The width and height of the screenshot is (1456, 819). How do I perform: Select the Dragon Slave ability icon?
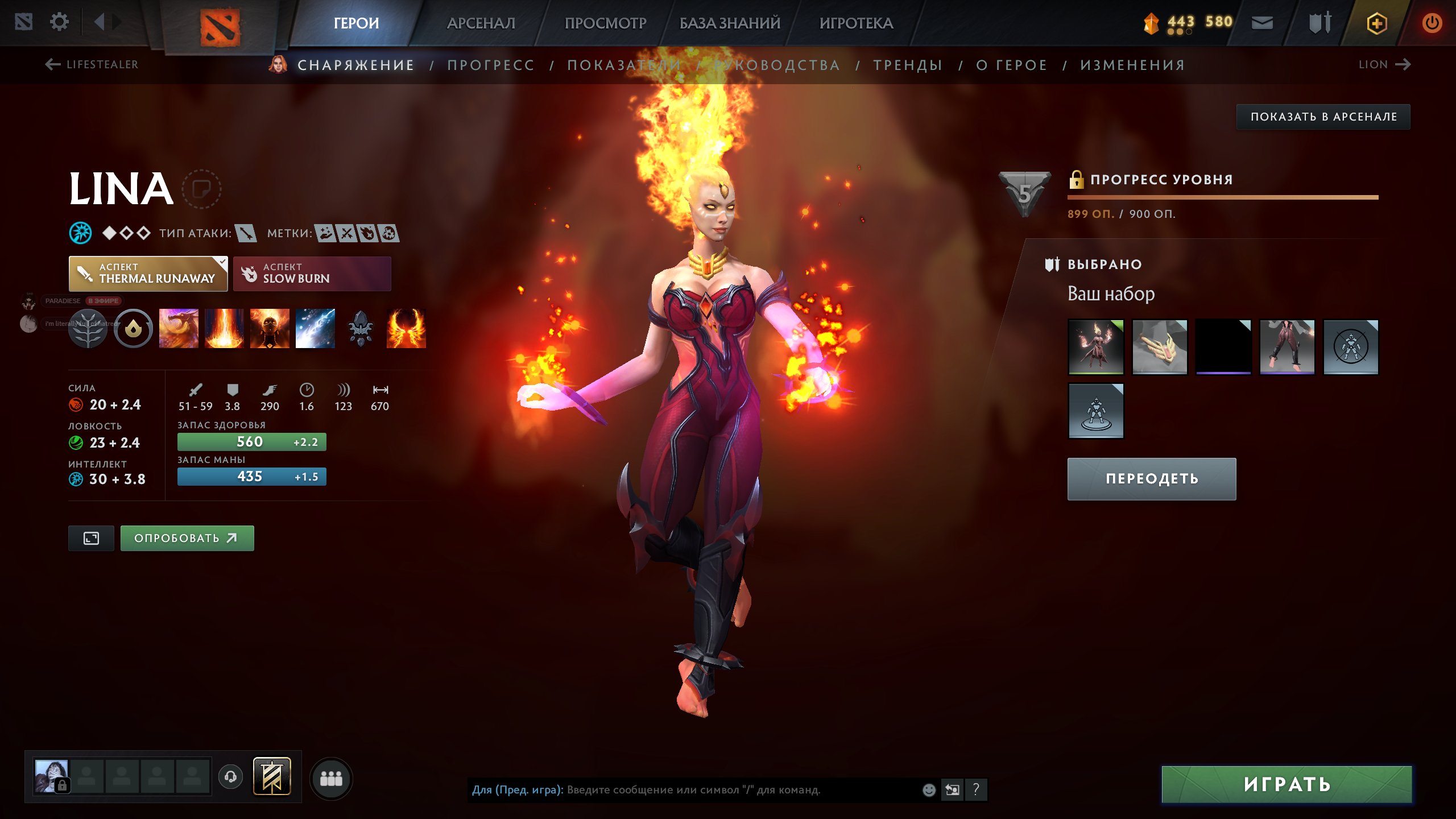(x=178, y=329)
